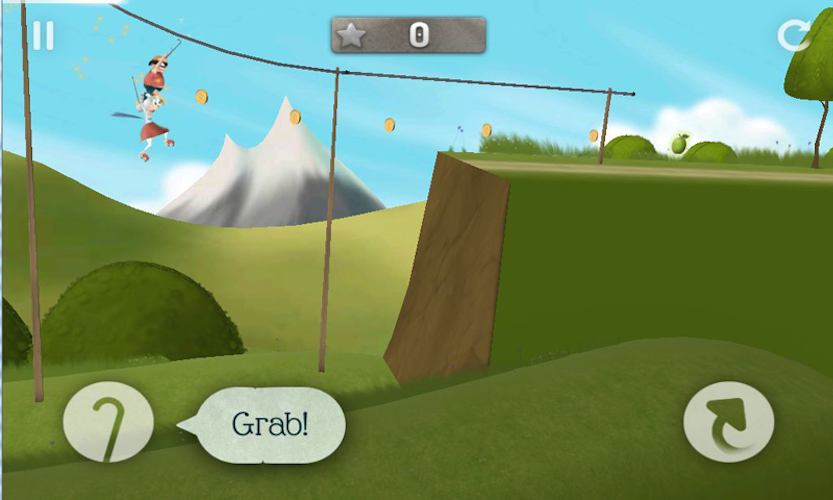Tap the cane grab button
This screenshot has width=833, height=500.
108,422
